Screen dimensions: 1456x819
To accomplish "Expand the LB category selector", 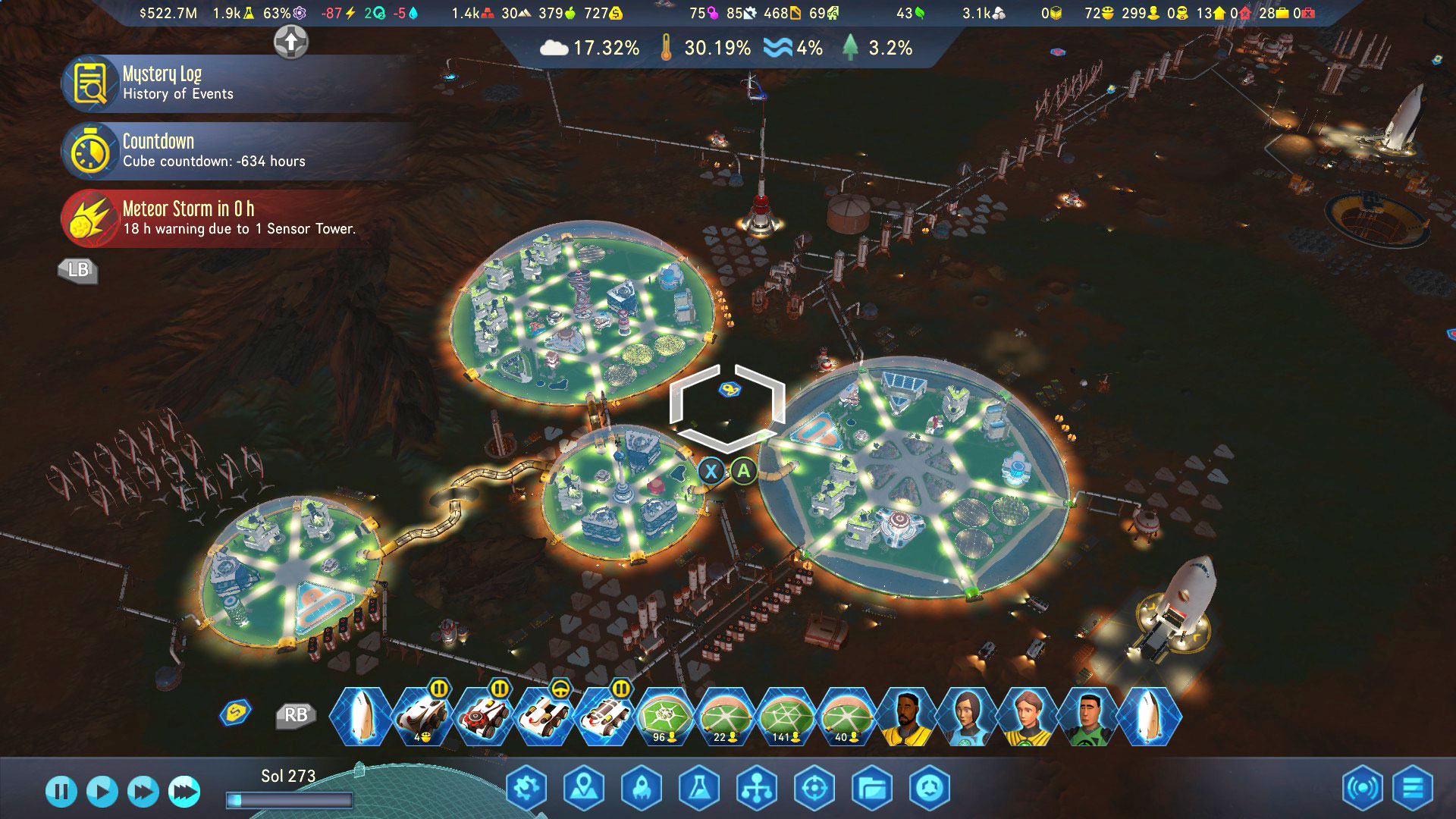I will click(78, 271).
